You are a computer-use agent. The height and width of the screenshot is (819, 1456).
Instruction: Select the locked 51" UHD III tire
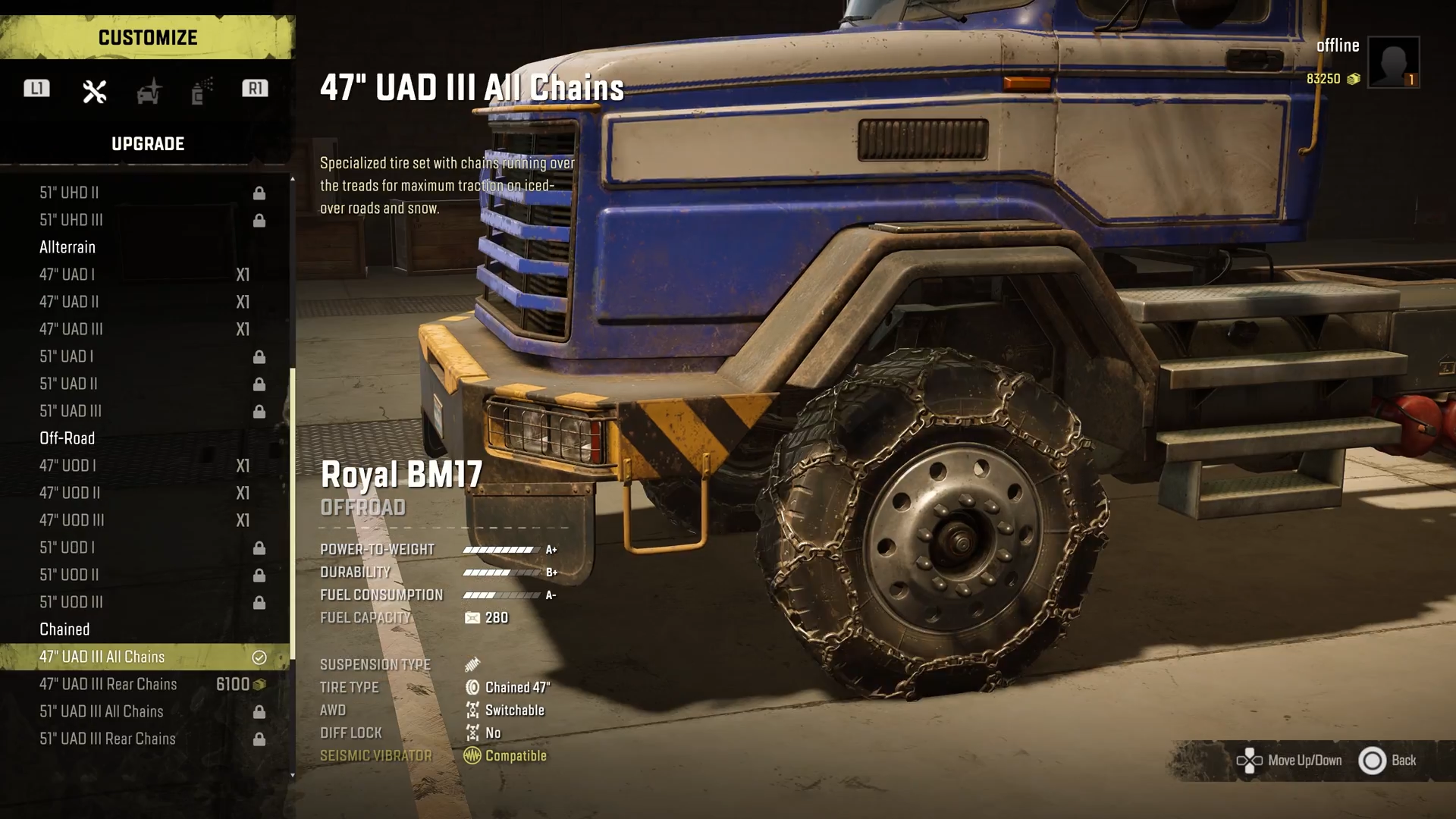[144, 220]
